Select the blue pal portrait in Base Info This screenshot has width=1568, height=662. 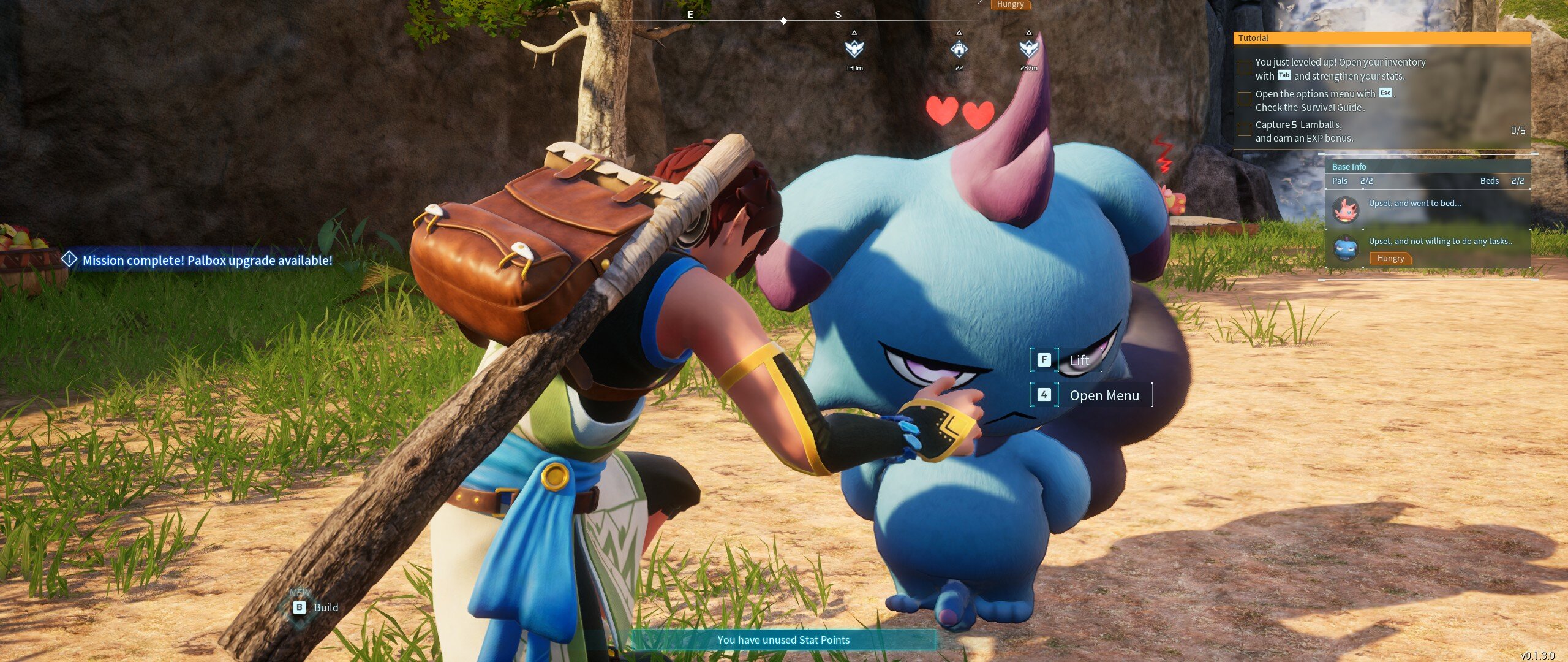pyautogui.click(x=1346, y=248)
